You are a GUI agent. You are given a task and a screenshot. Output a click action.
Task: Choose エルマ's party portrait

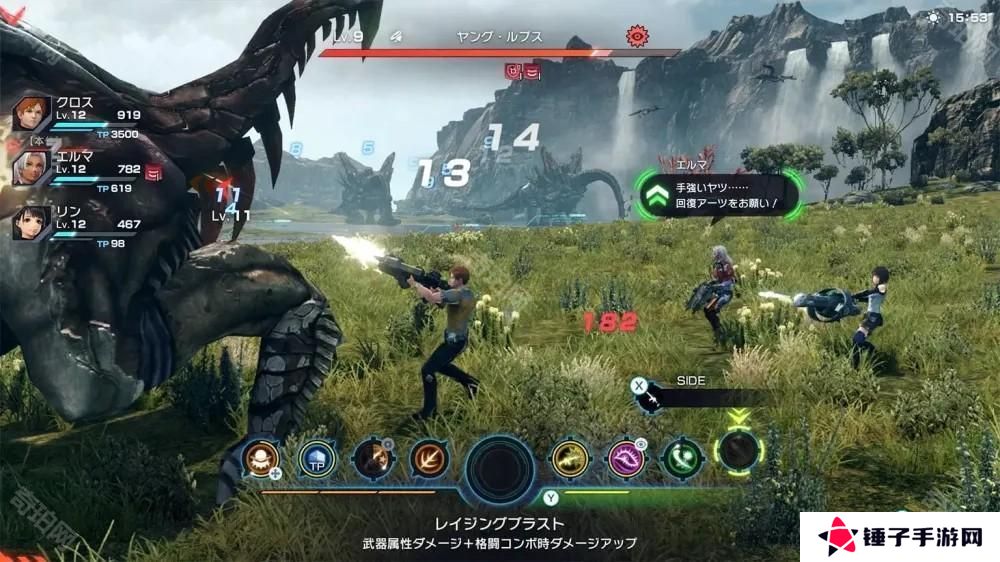(x=32, y=167)
